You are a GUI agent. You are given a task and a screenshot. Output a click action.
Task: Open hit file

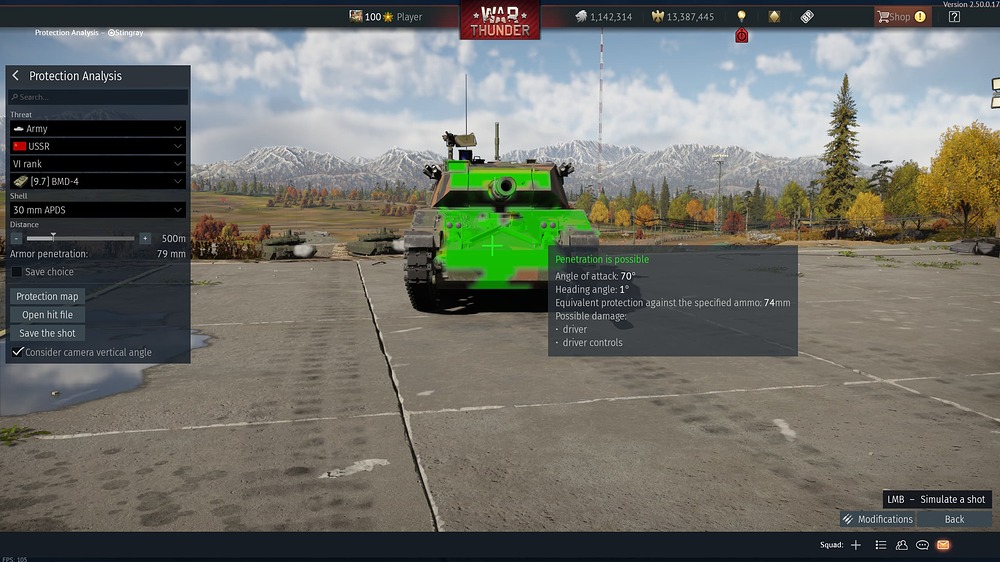pyautogui.click(x=47, y=315)
